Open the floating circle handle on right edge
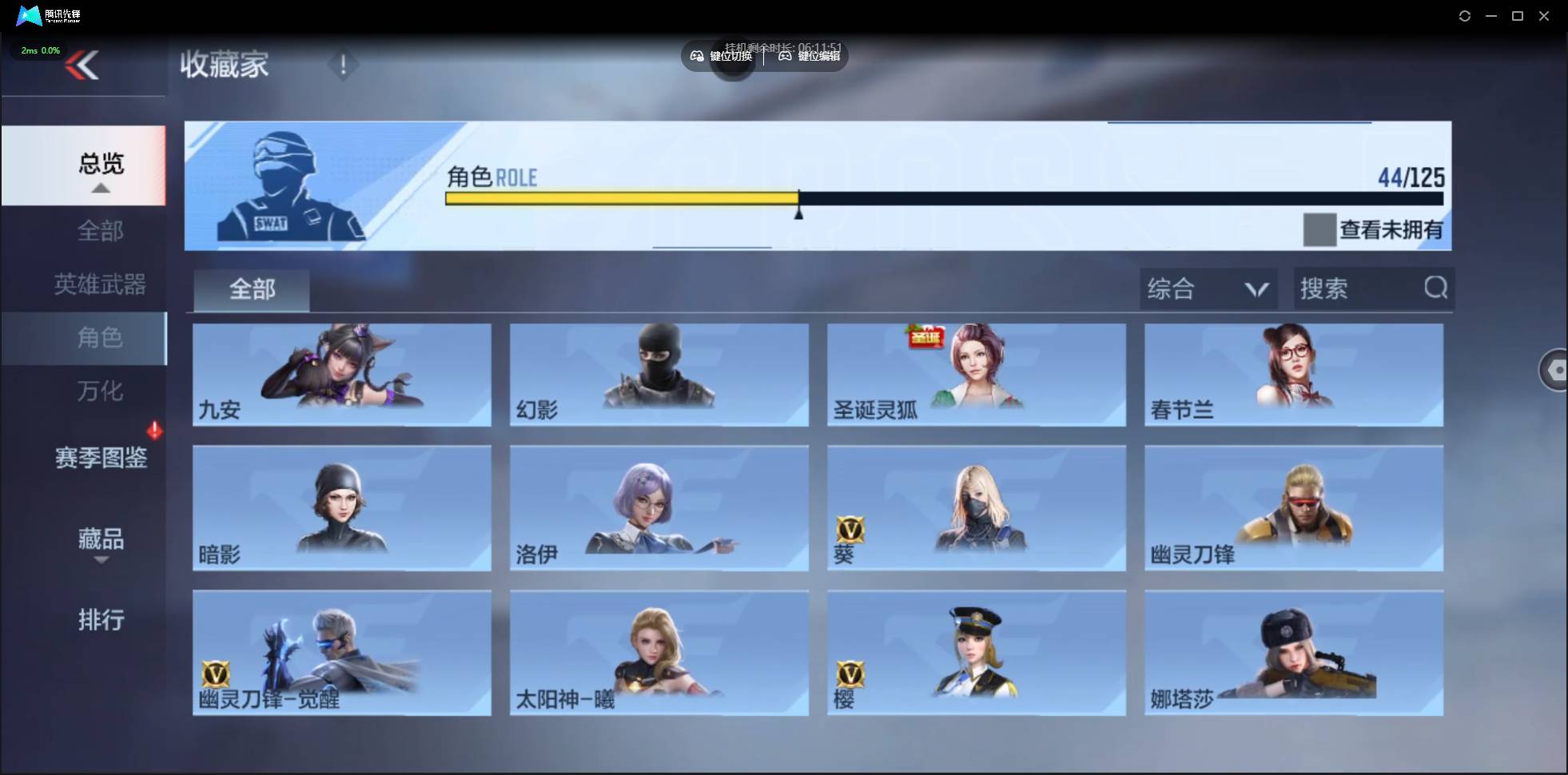This screenshot has height=775, width=1568. pyautogui.click(x=1554, y=370)
